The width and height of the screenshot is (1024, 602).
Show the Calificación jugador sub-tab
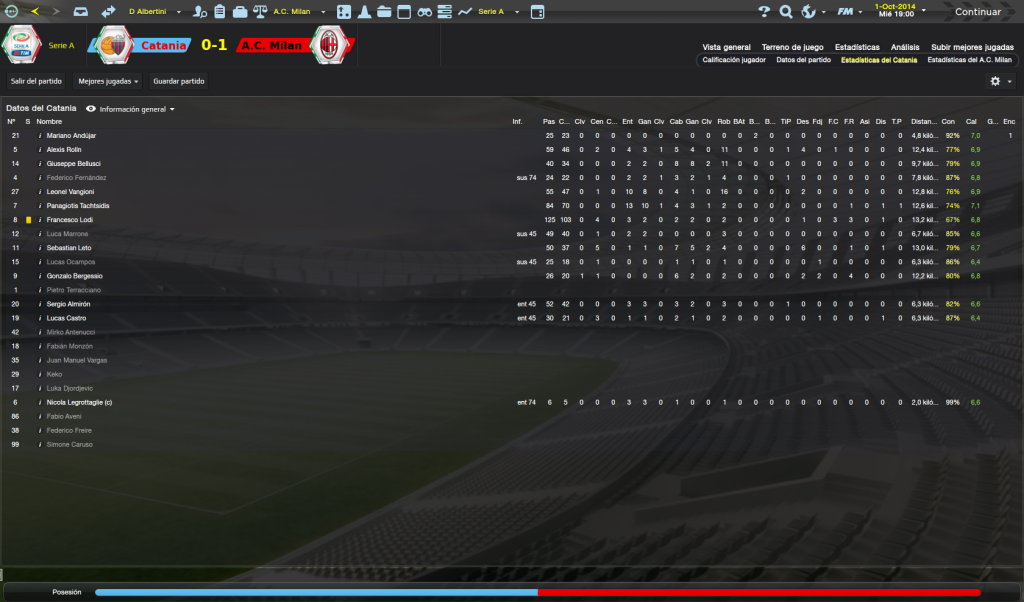734,60
